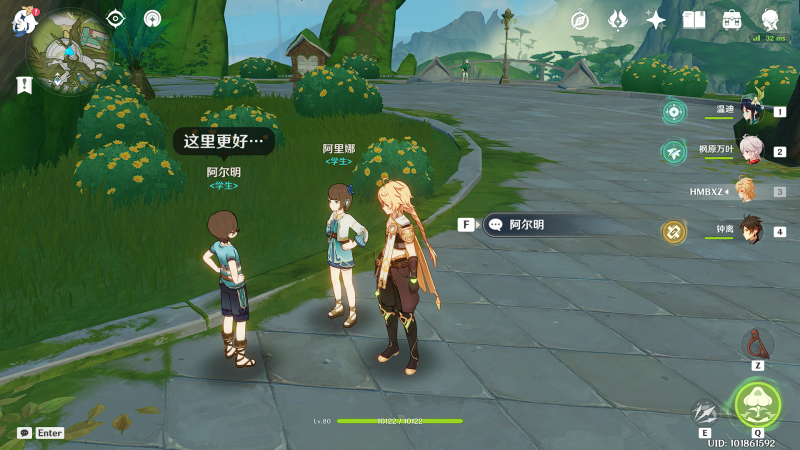Use the red gadget icon
This screenshot has width=800, height=450.
[757, 344]
